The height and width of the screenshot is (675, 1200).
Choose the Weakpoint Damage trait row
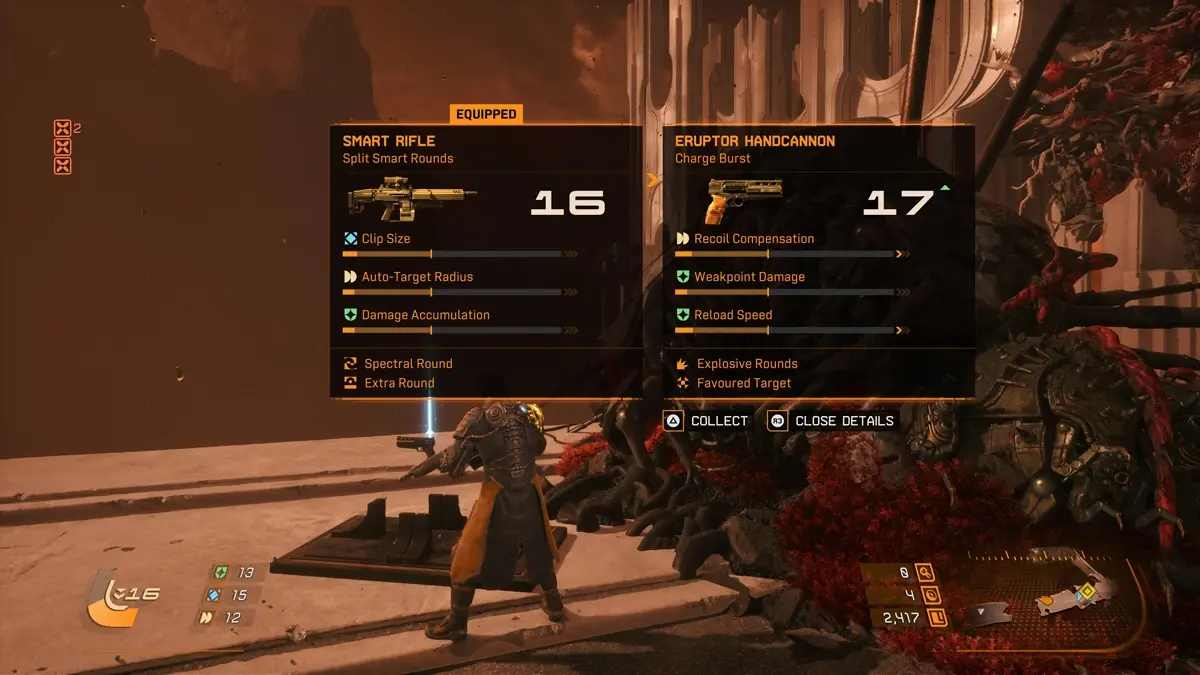pos(749,277)
